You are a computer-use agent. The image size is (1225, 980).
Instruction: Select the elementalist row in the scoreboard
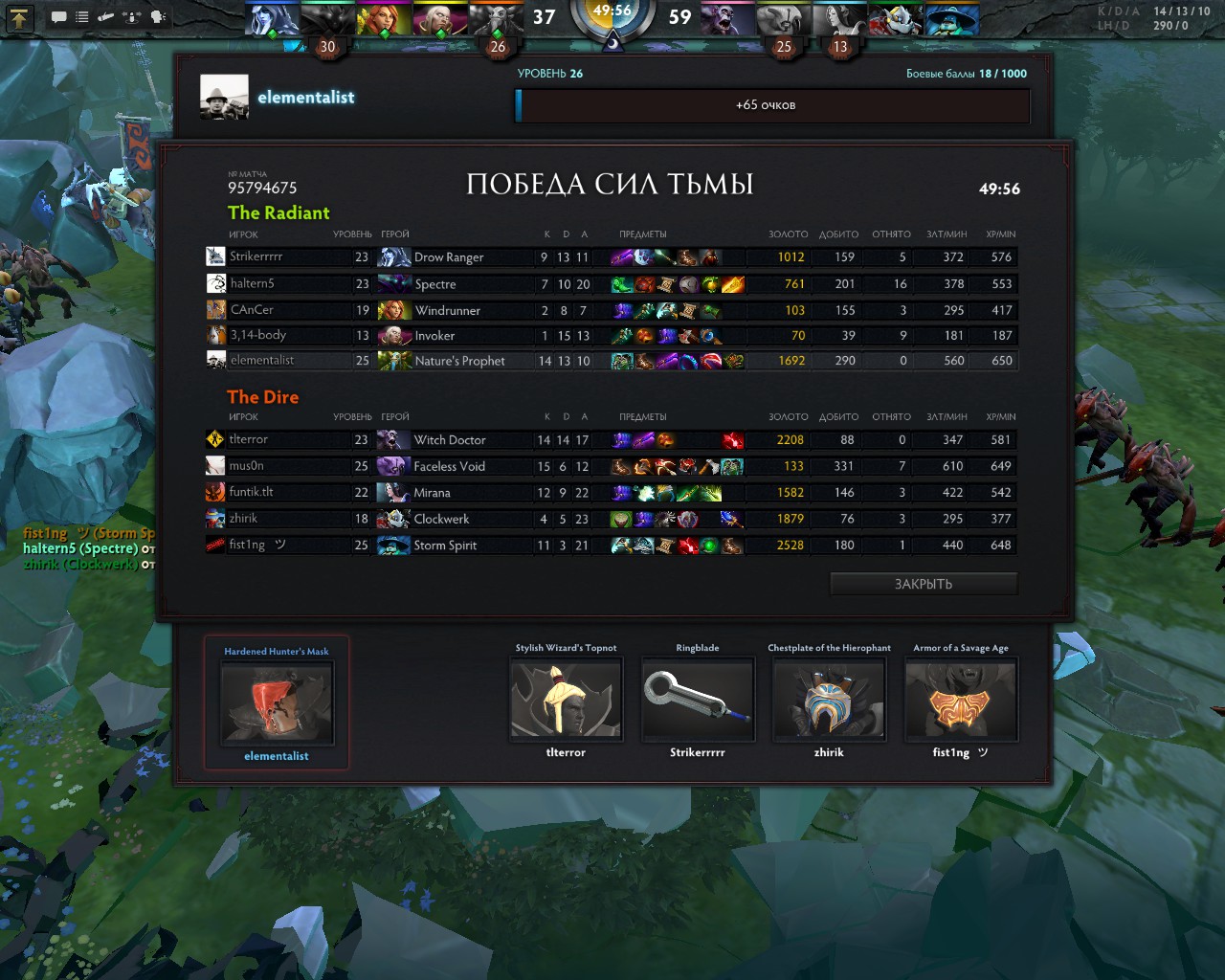[611, 361]
